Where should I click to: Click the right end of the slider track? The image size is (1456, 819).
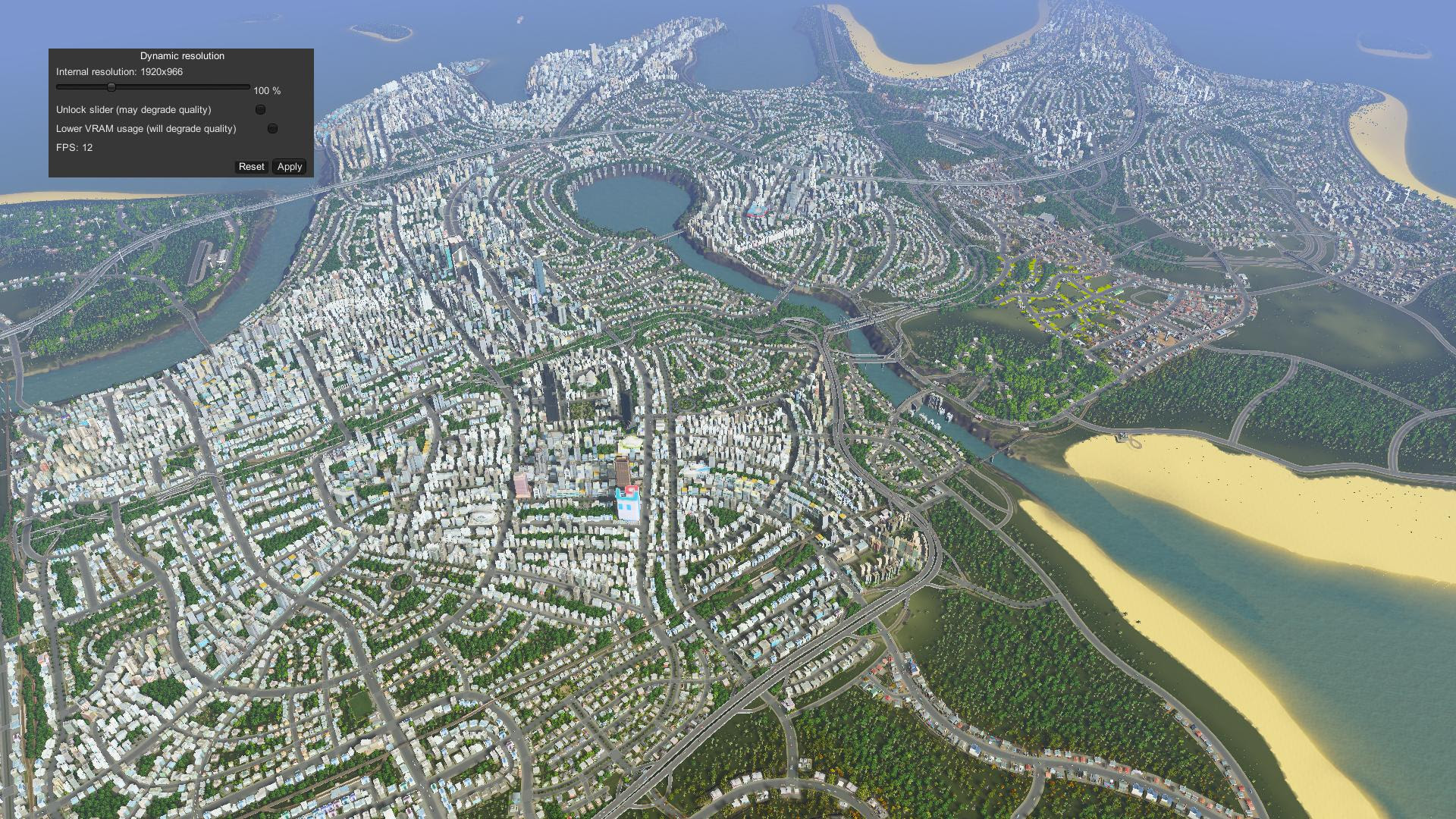click(x=247, y=86)
